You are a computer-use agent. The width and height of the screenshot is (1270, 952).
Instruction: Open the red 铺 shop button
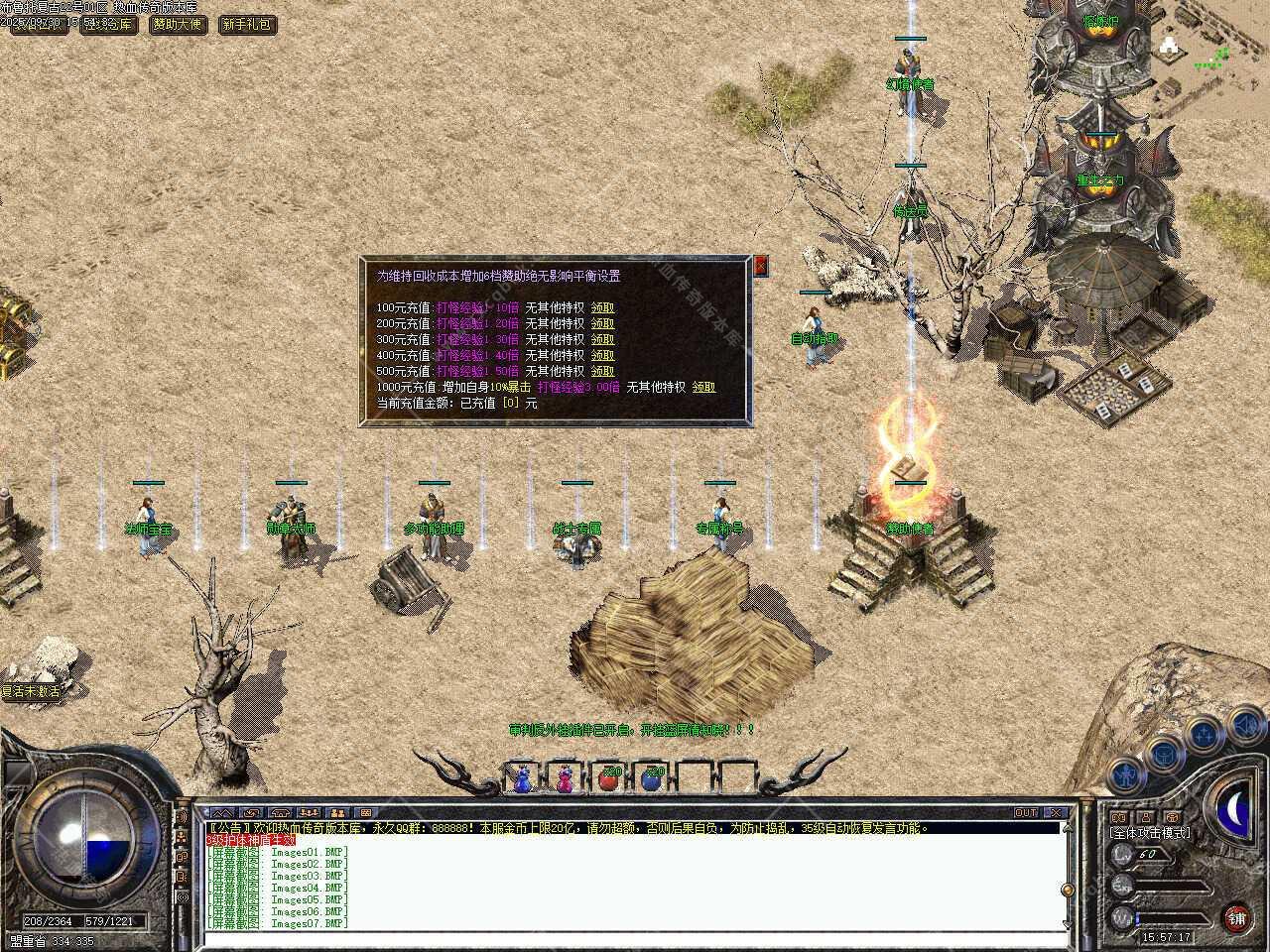[x=1236, y=917]
